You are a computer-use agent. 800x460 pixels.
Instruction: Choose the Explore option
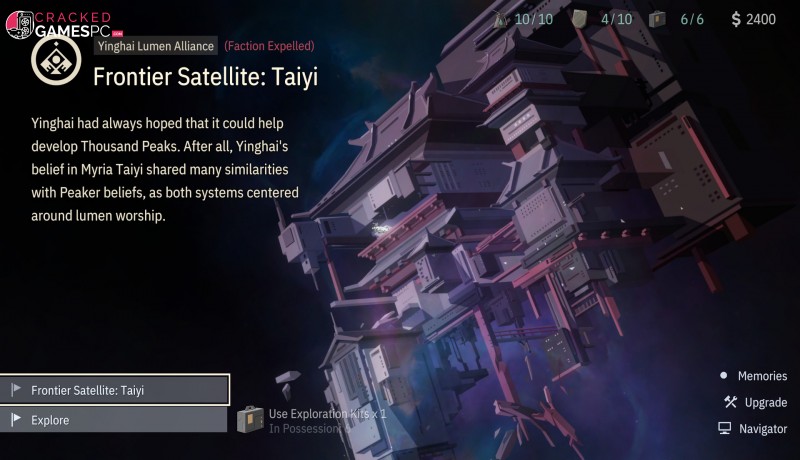click(115, 420)
